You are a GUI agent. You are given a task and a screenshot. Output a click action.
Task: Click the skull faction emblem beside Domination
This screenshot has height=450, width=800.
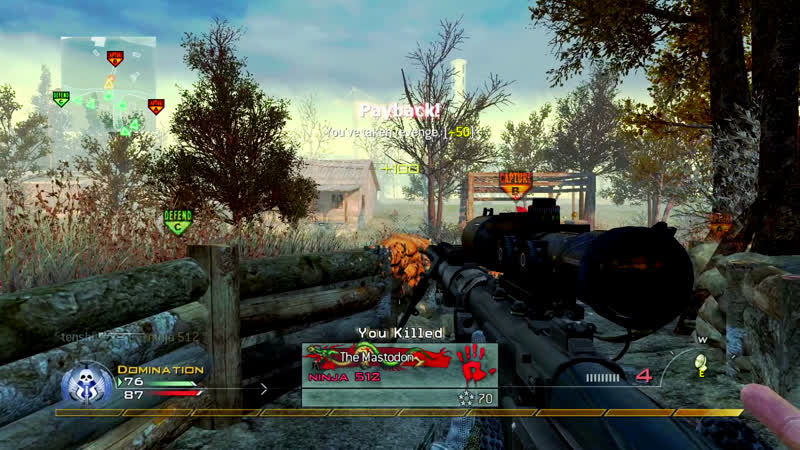click(87, 383)
